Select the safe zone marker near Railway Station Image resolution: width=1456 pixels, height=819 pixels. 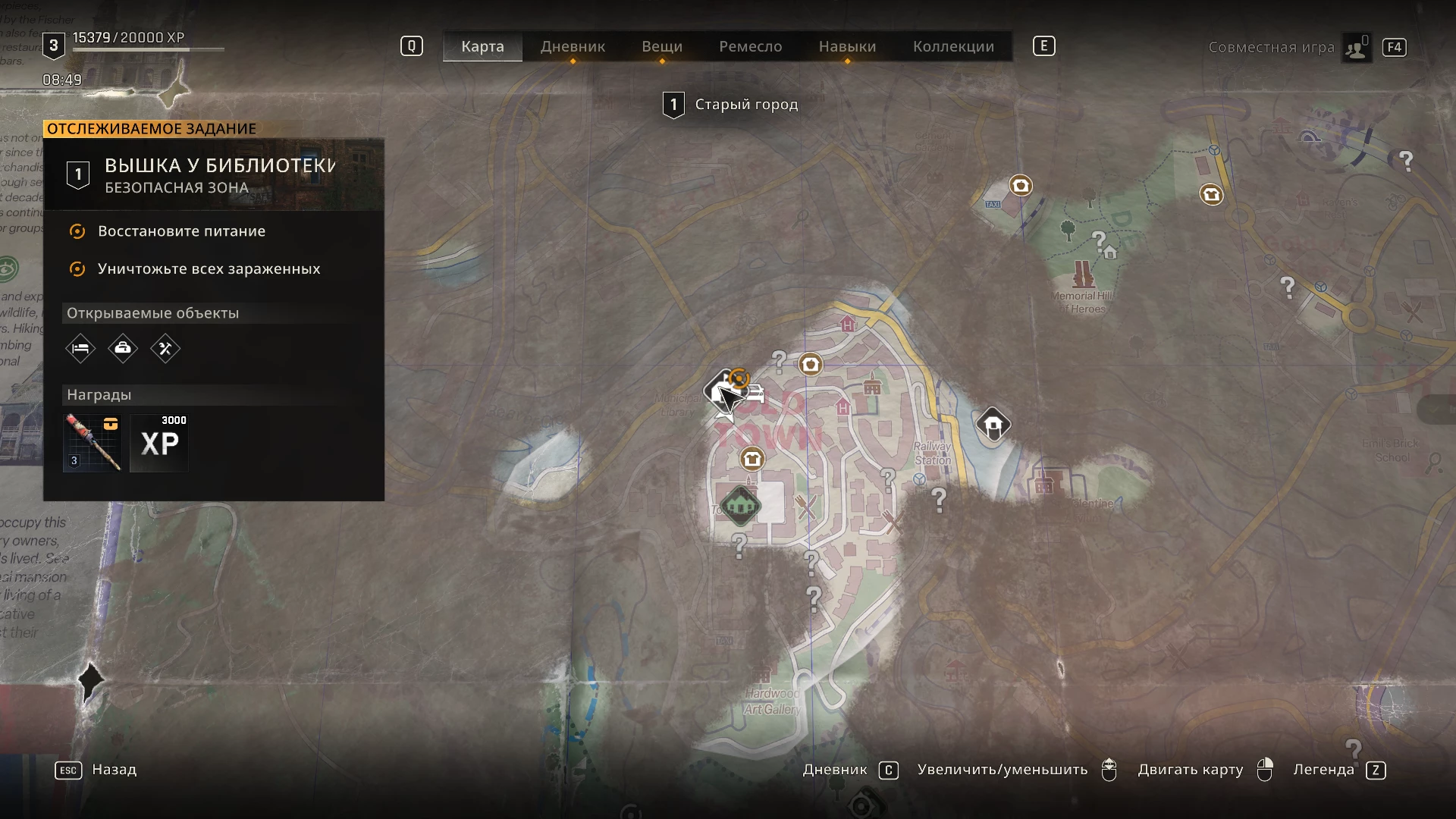993,425
